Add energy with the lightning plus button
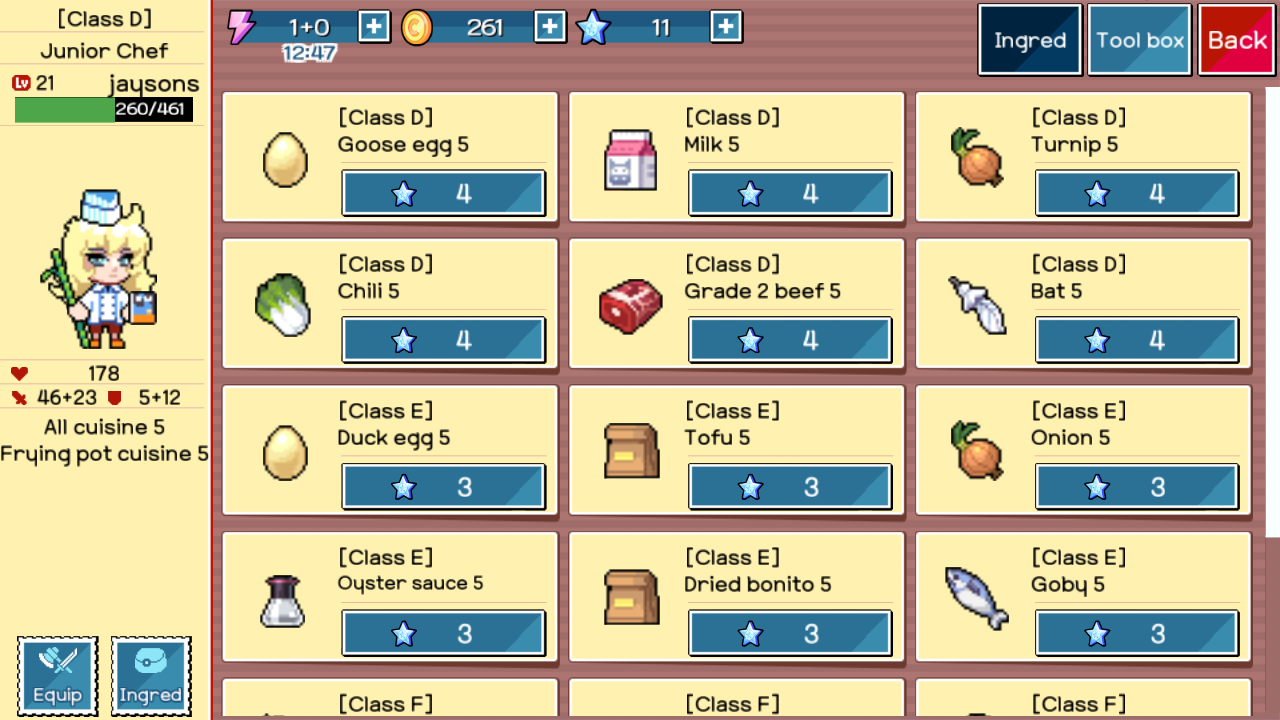 tap(374, 27)
